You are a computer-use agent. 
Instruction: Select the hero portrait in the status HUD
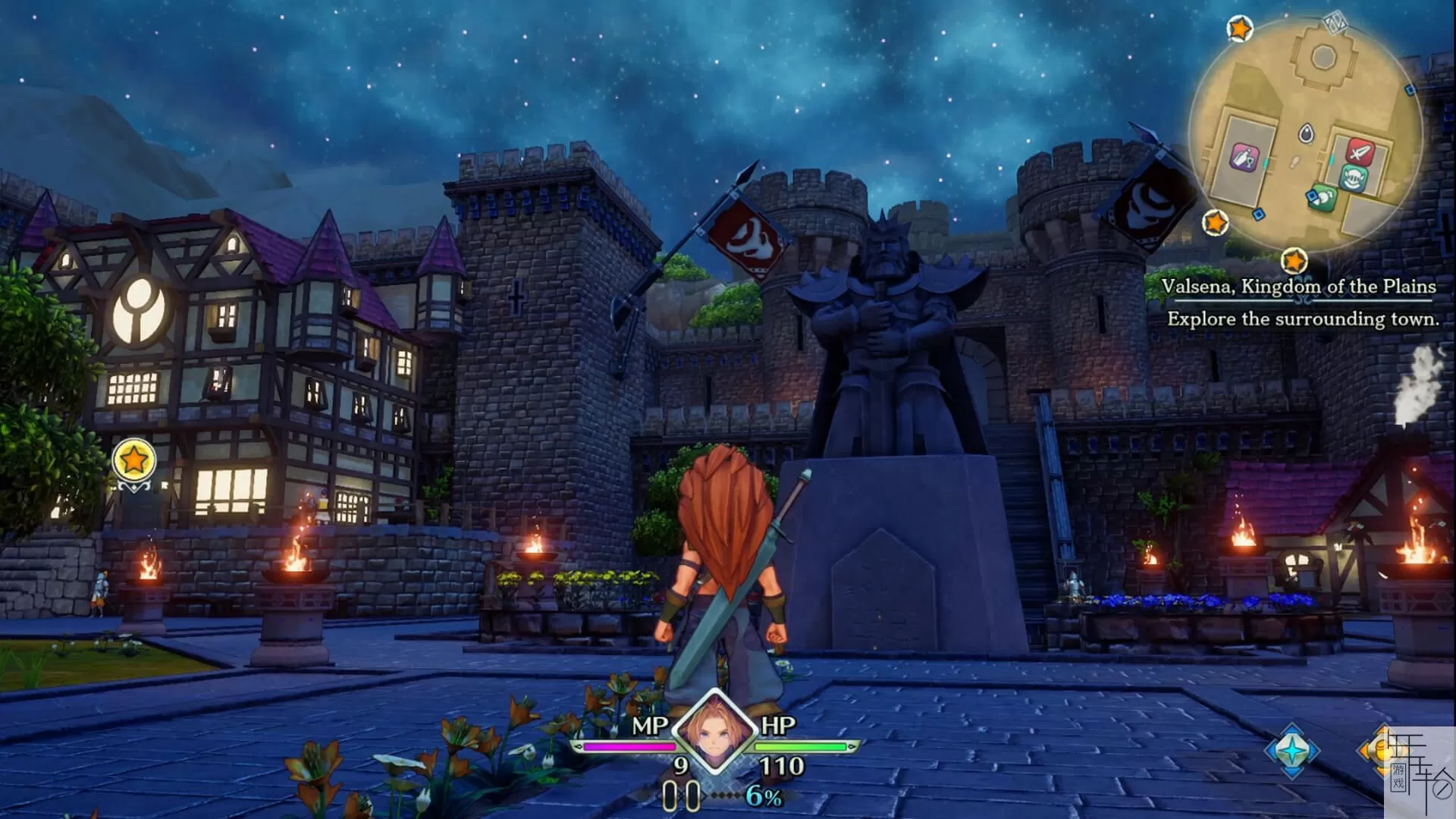tap(715, 730)
